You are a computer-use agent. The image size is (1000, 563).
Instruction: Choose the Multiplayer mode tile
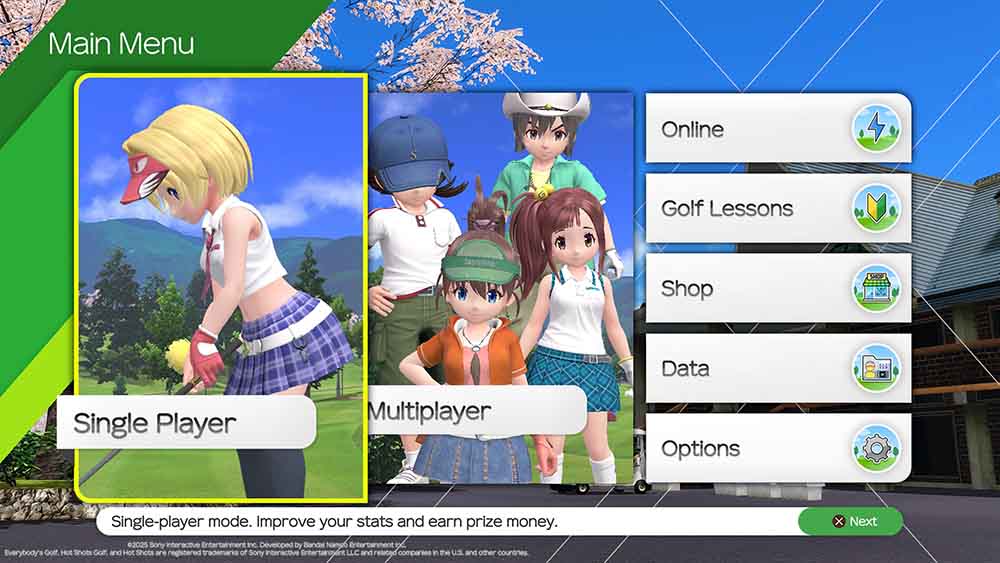pos(500,288)
